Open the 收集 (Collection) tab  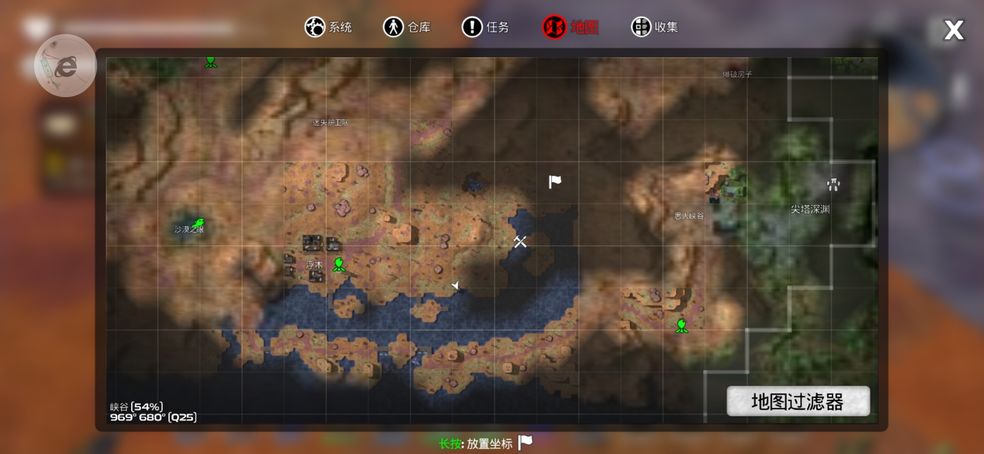click(654, 27)
